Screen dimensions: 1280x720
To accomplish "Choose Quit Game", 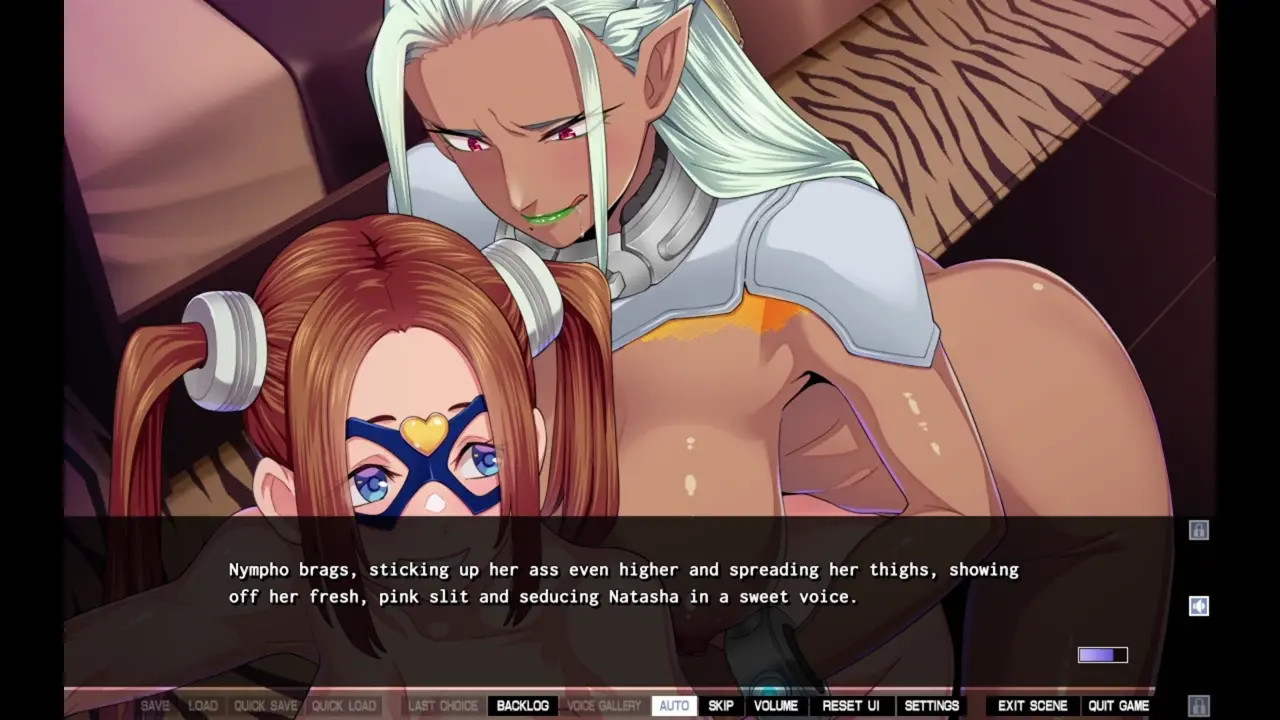I will click(1118, 706).
